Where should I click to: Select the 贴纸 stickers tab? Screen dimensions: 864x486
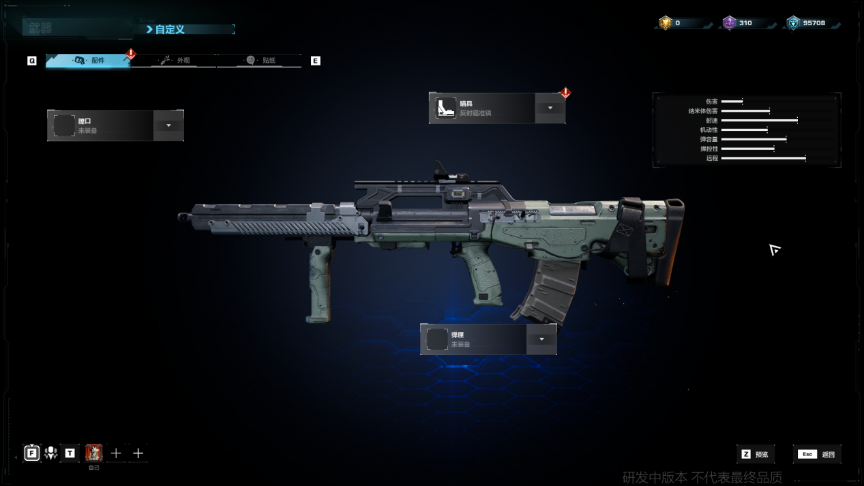point(258,60)
